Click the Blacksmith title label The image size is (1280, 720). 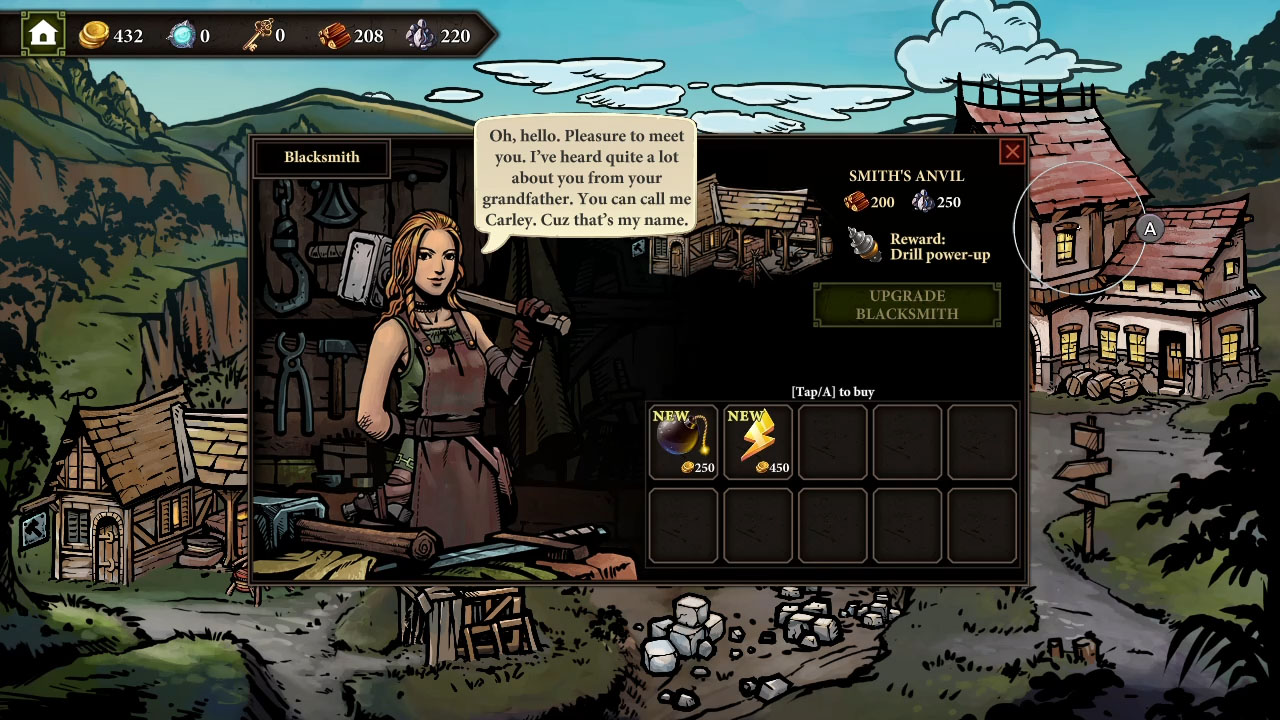[321, 157]
